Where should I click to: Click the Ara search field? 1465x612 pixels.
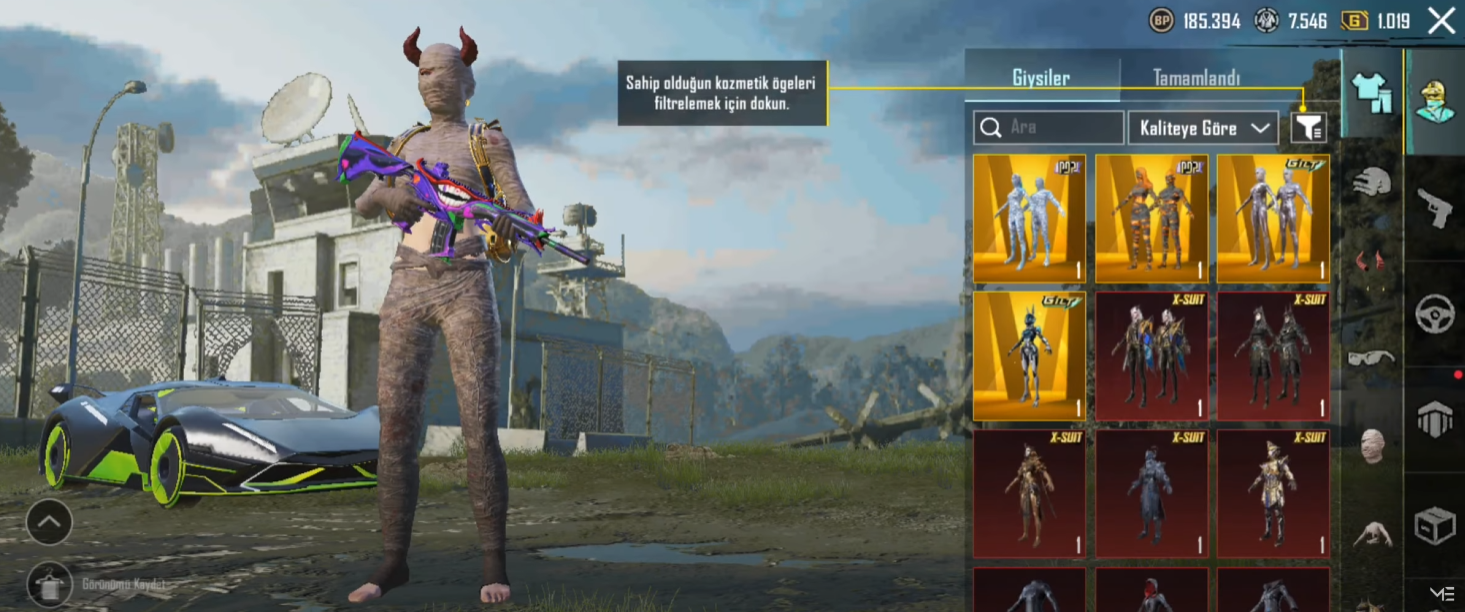[1049, 128]
